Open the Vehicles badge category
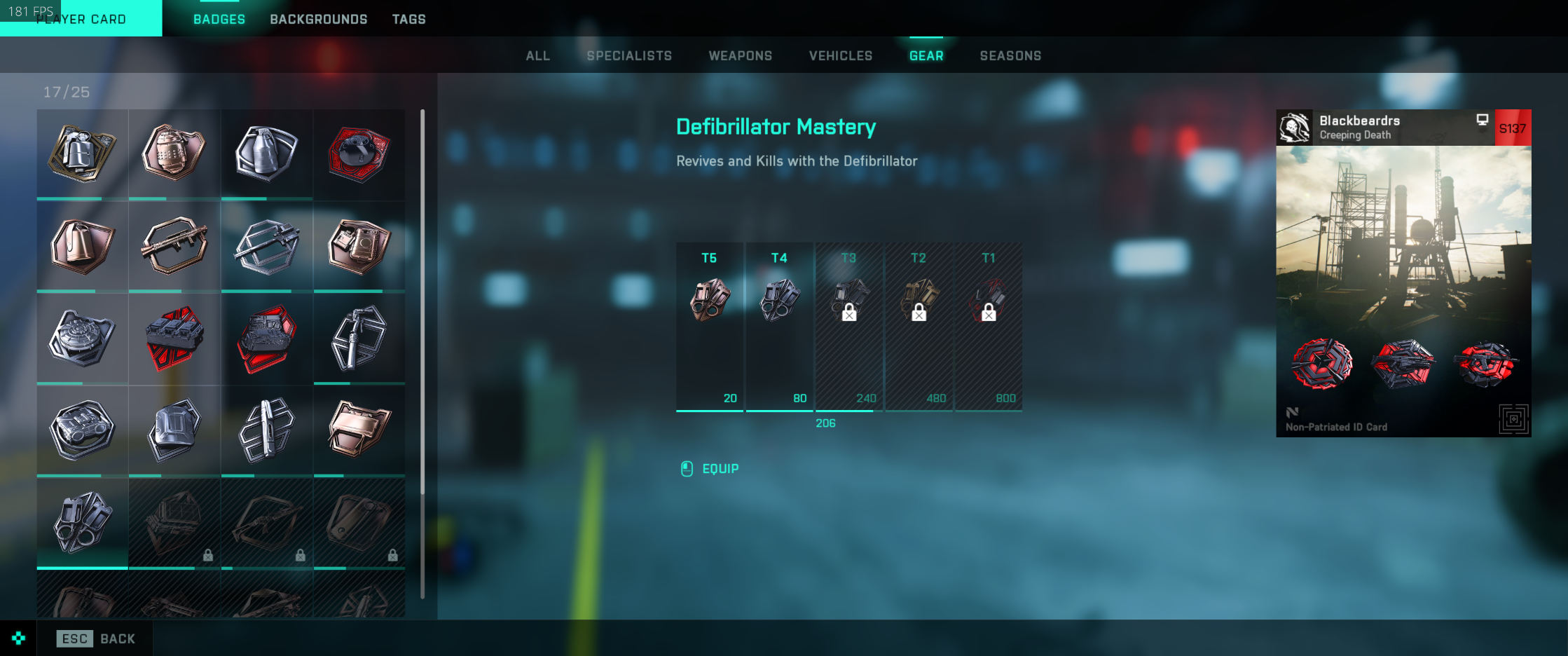 point(840,55)
